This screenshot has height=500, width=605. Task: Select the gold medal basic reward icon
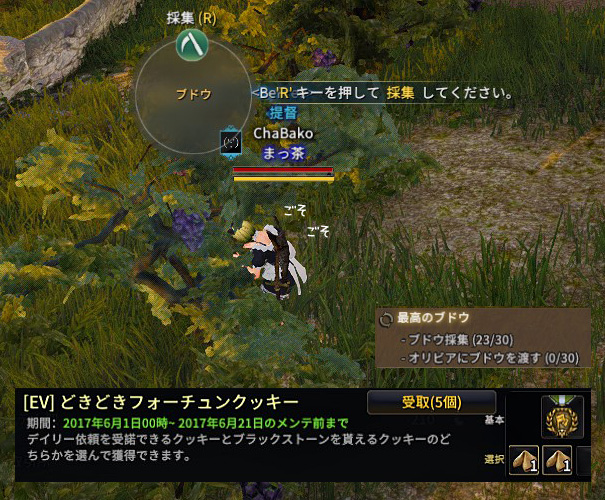coord(558,415)
